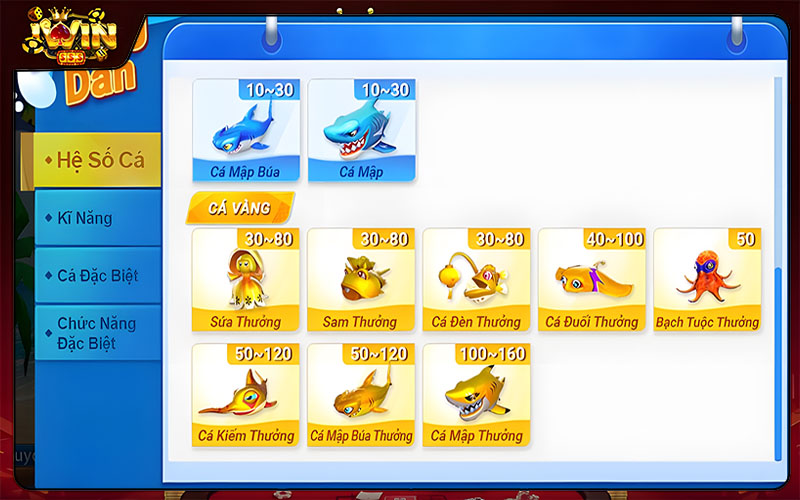
Task: Choose the Cá Đèn Thưởng lanternfish tile
Action: (x=476, y=280)
